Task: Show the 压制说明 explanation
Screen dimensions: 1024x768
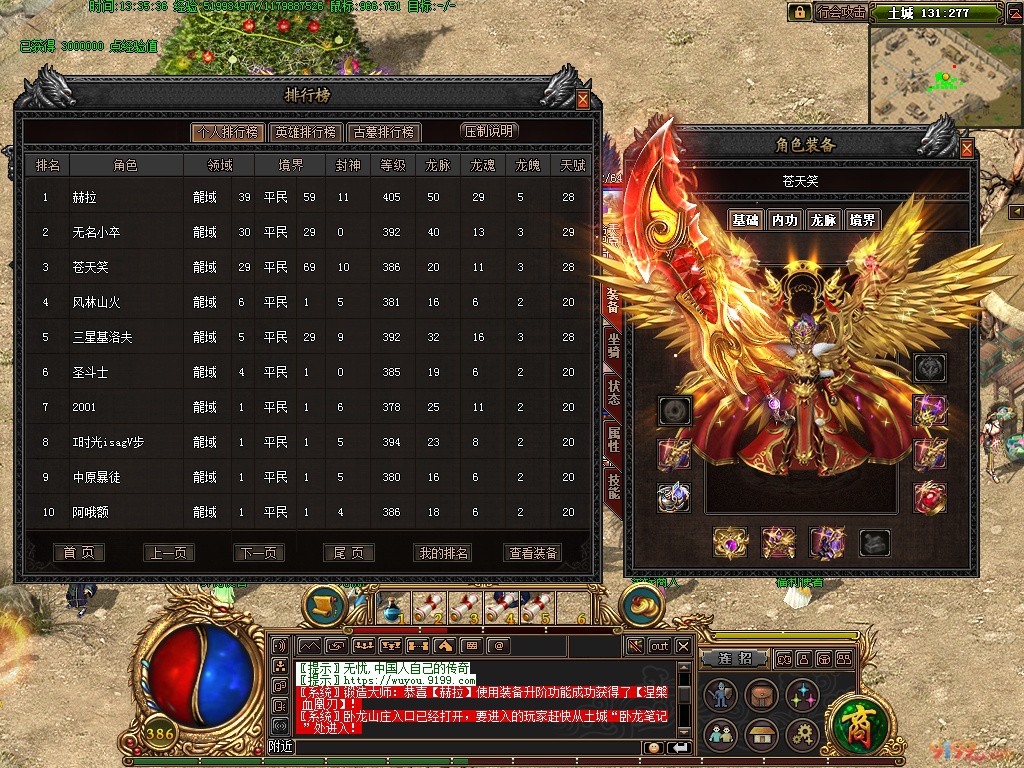Action: [490, 131]
